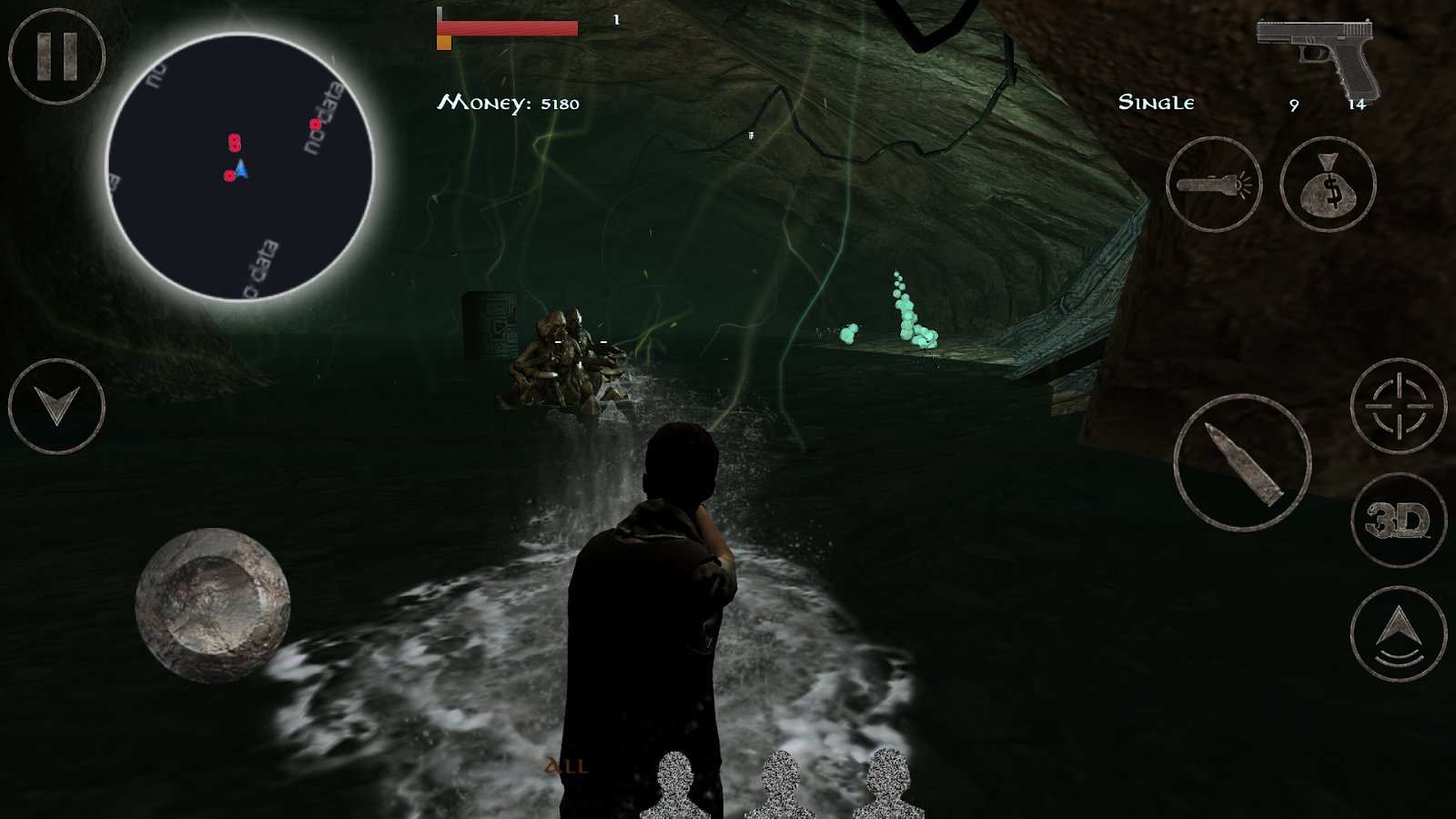Fire the weapon with the bullet button

[1242, 463]
